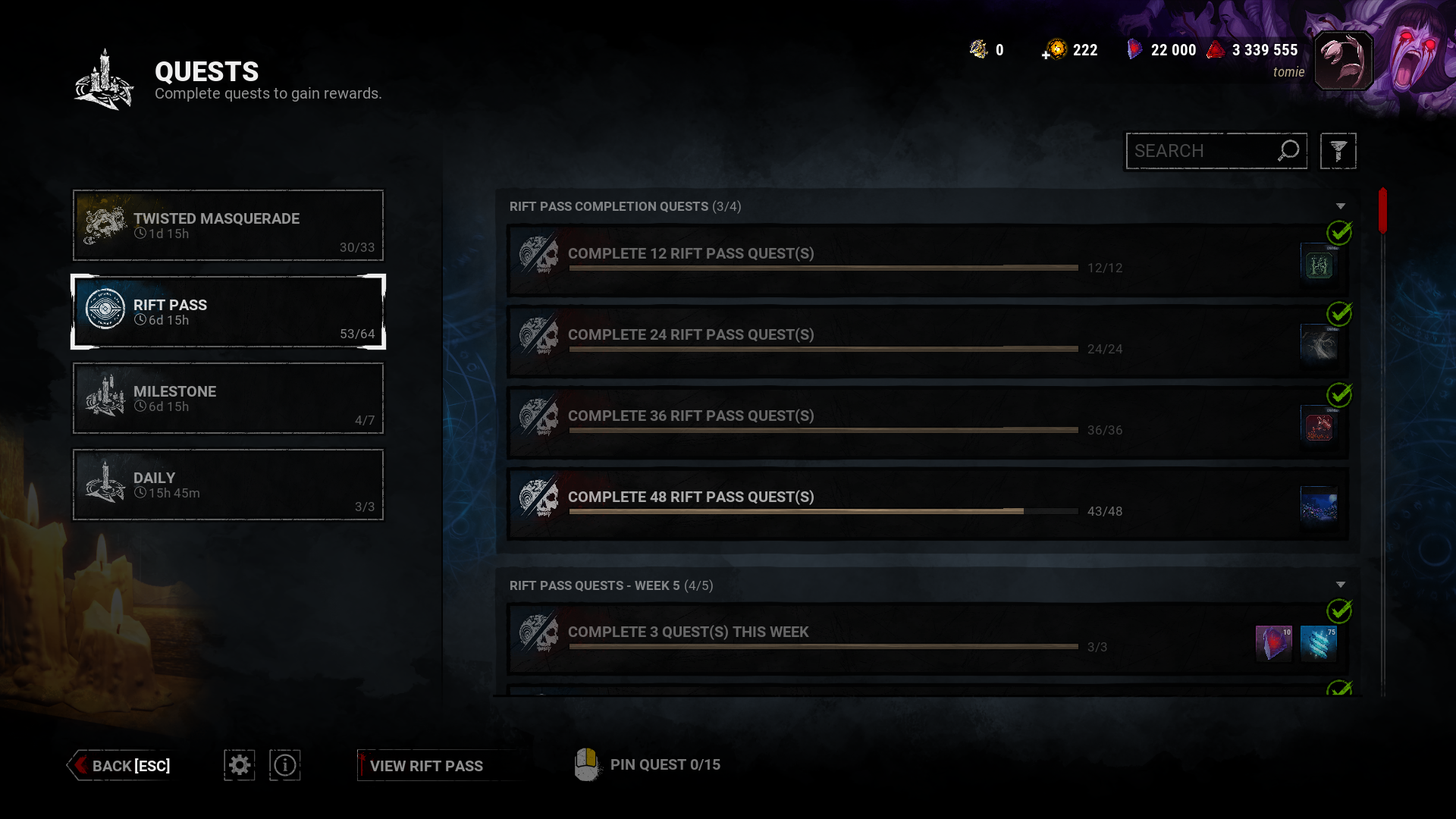Screen dimensions: 1456x819
Task: Collapse the Rift Pass Completion Quests section
Action: (1341, 206)
